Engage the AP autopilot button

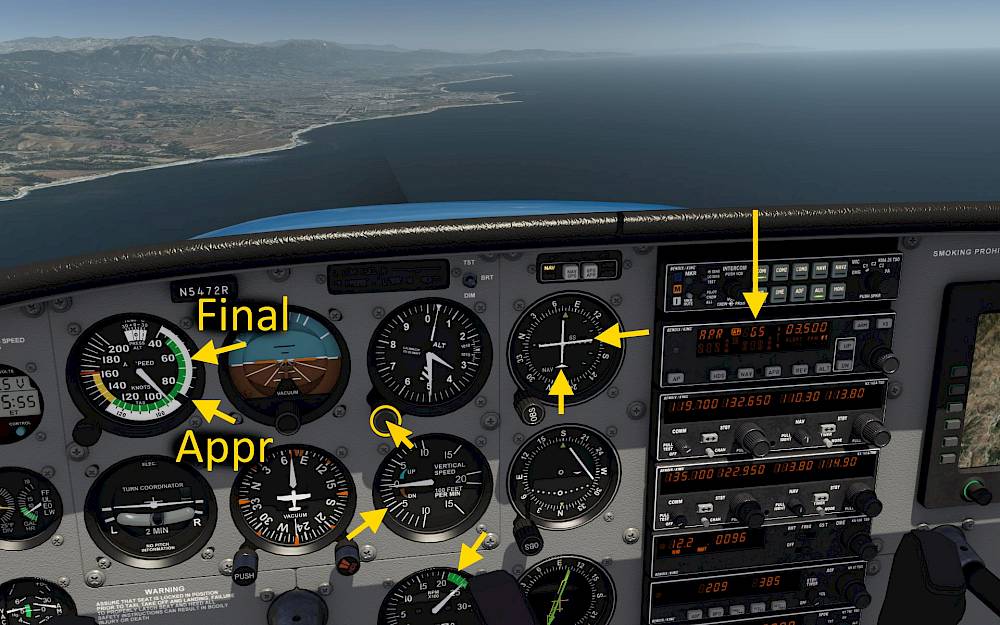point(676,379)
